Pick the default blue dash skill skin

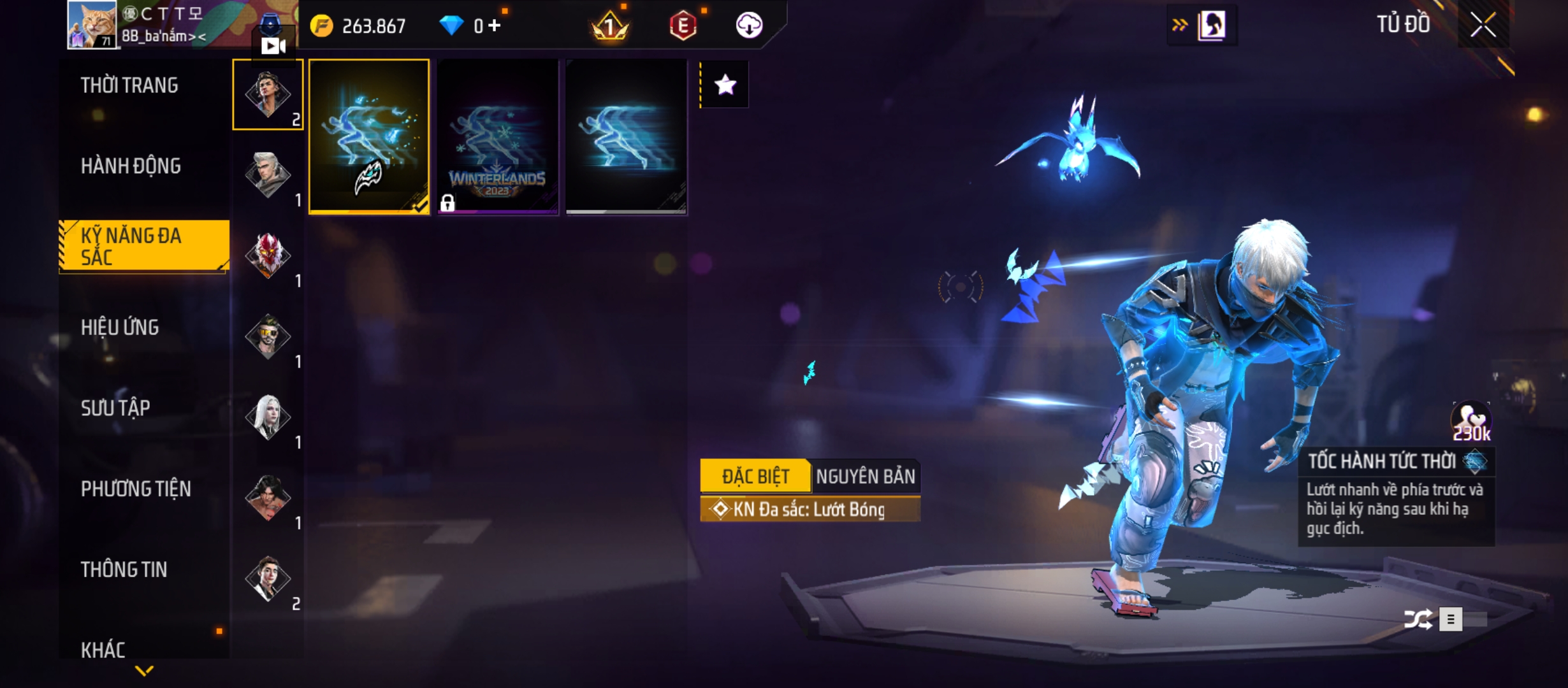pyautogui.click(x=627, y=137)
